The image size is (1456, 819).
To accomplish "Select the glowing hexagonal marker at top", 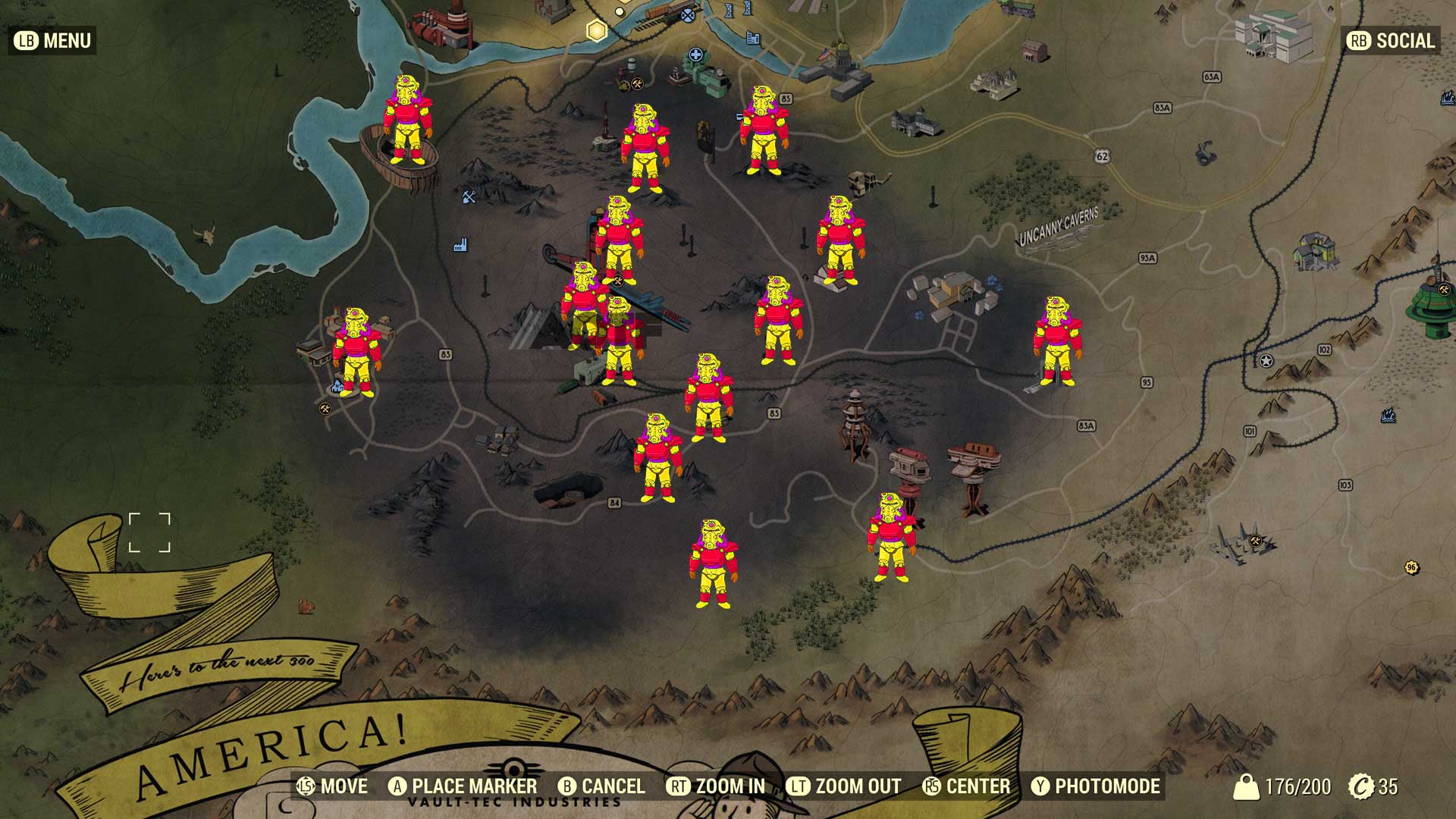I will coord(596,30).
